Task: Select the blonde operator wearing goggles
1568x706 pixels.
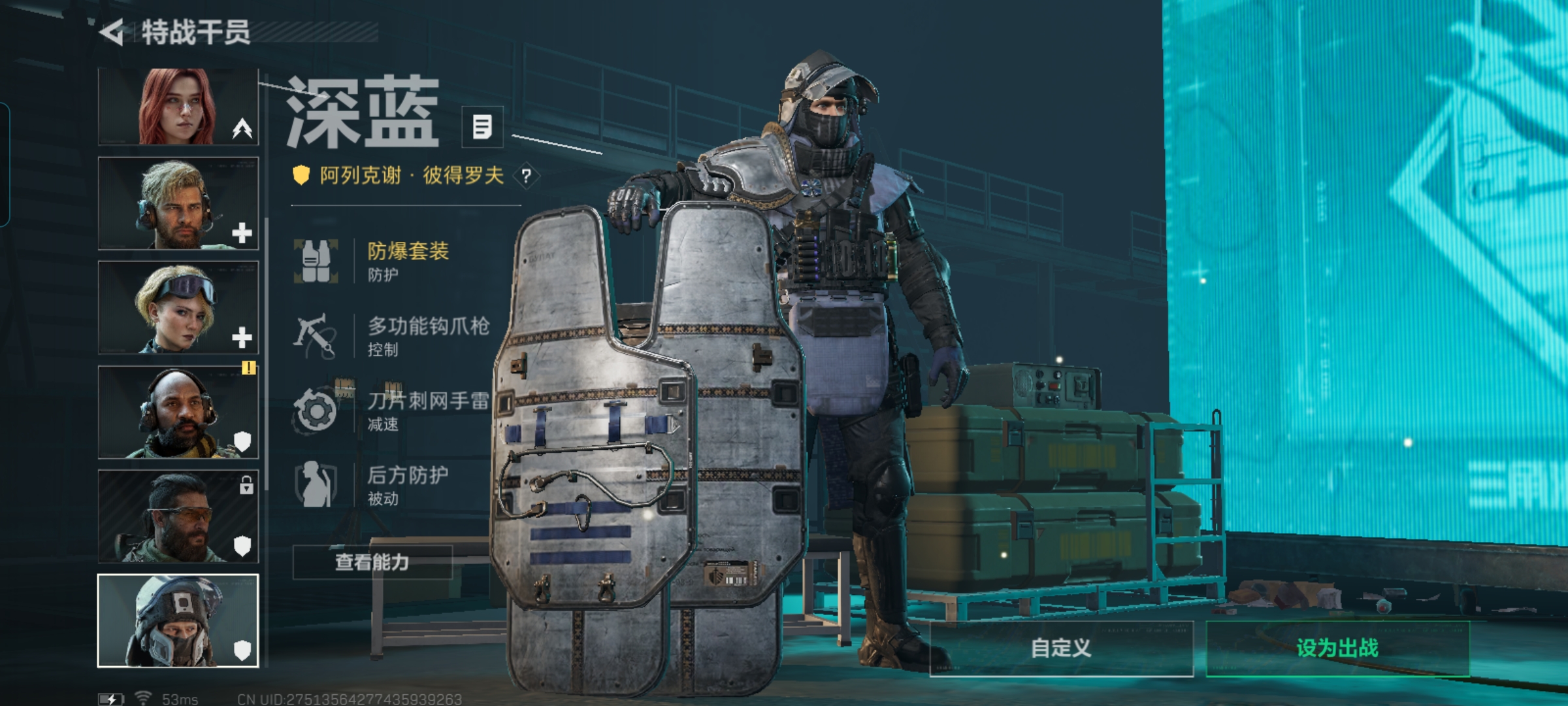Action: 178,307
